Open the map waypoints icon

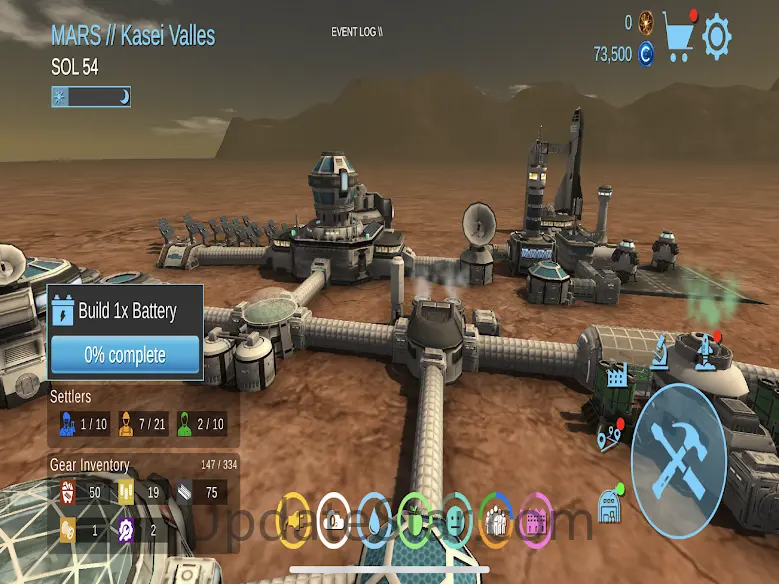click(x=609, y=438)
